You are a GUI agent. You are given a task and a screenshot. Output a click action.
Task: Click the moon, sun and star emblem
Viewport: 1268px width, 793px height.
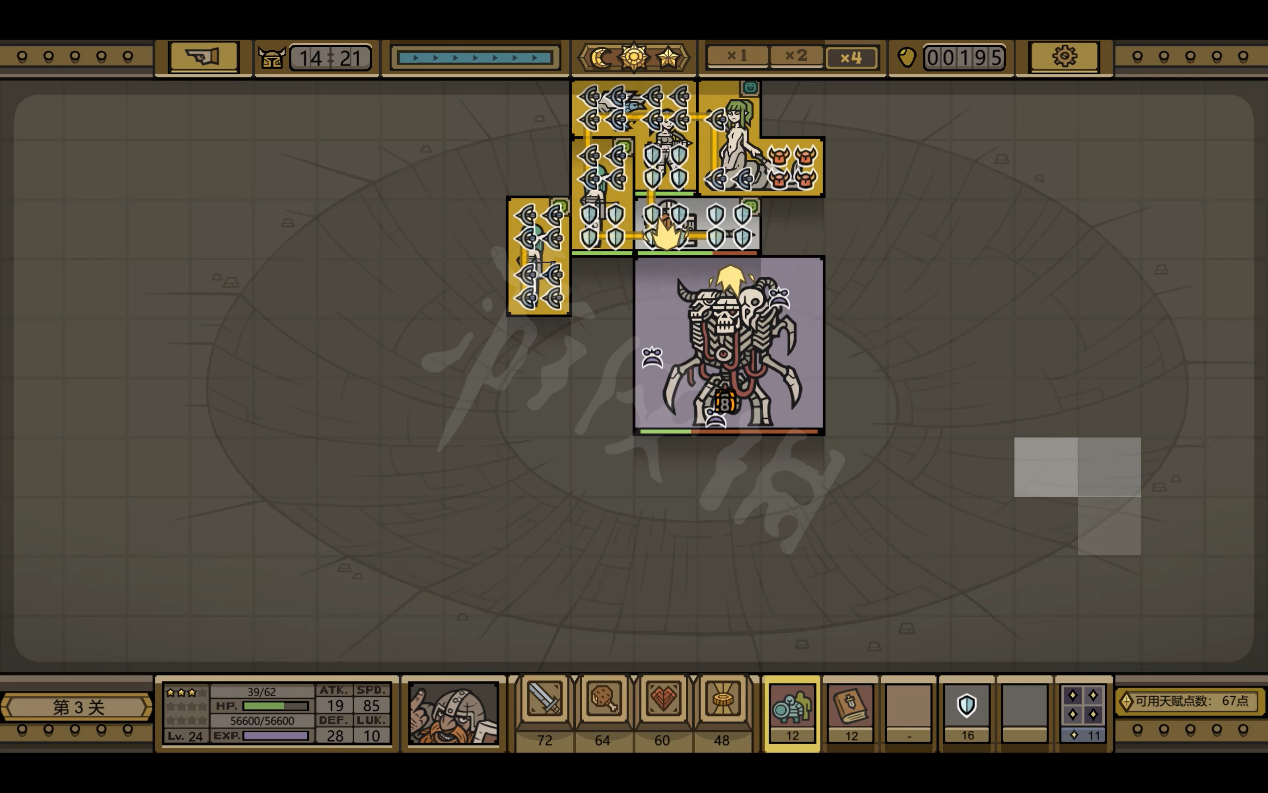coord(634,57)
